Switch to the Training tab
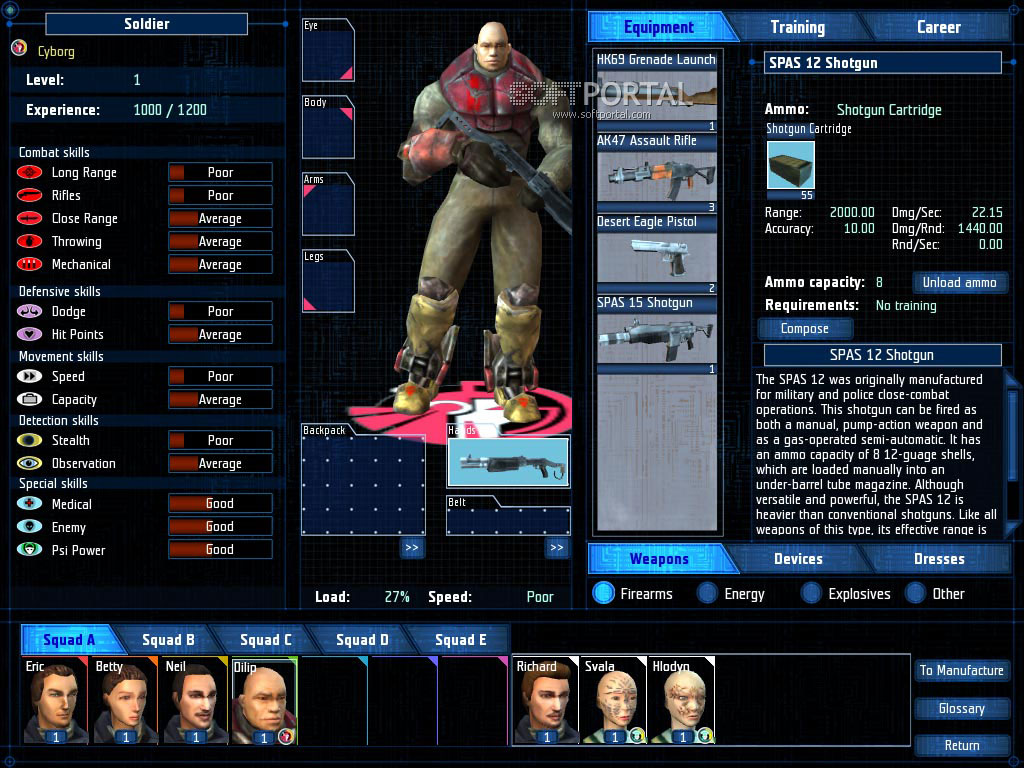This screenshot has height=768, width=1024. 797,27
